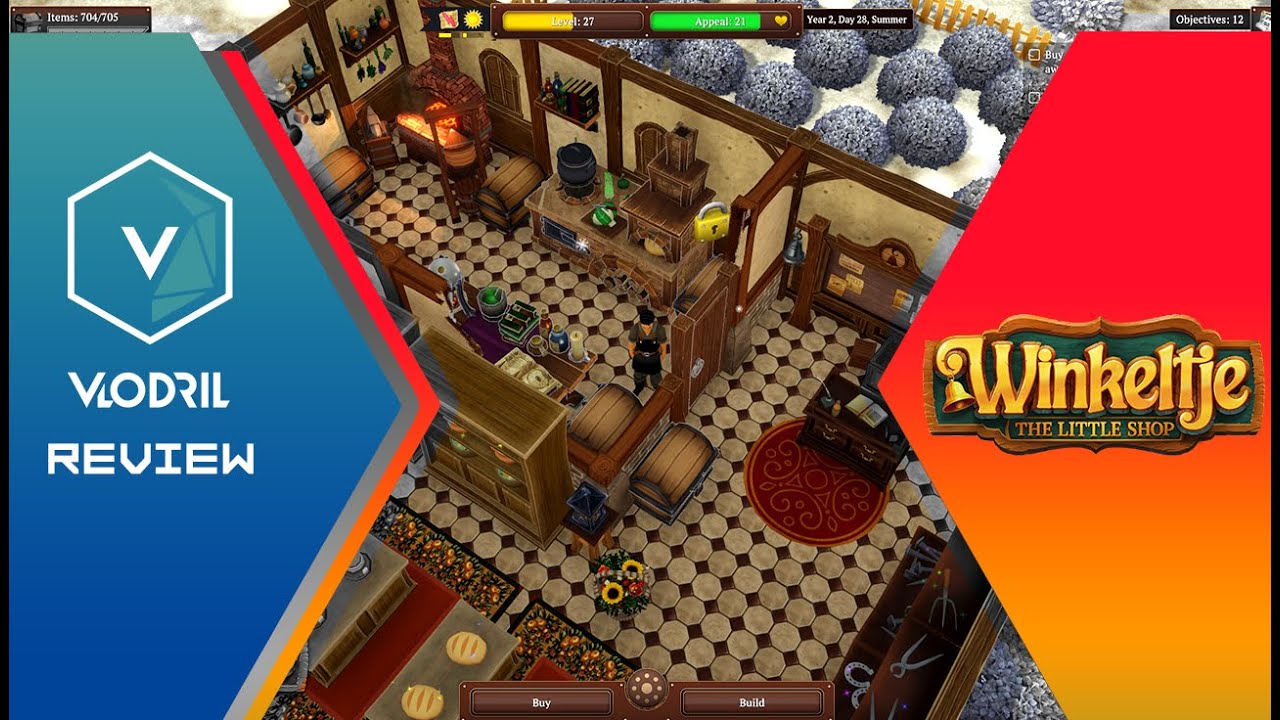Image resolution: width=1280 pixels, height=720 pixels.
Task: Tick the Buy objective checkbox
Action: tap(1034, 56)
